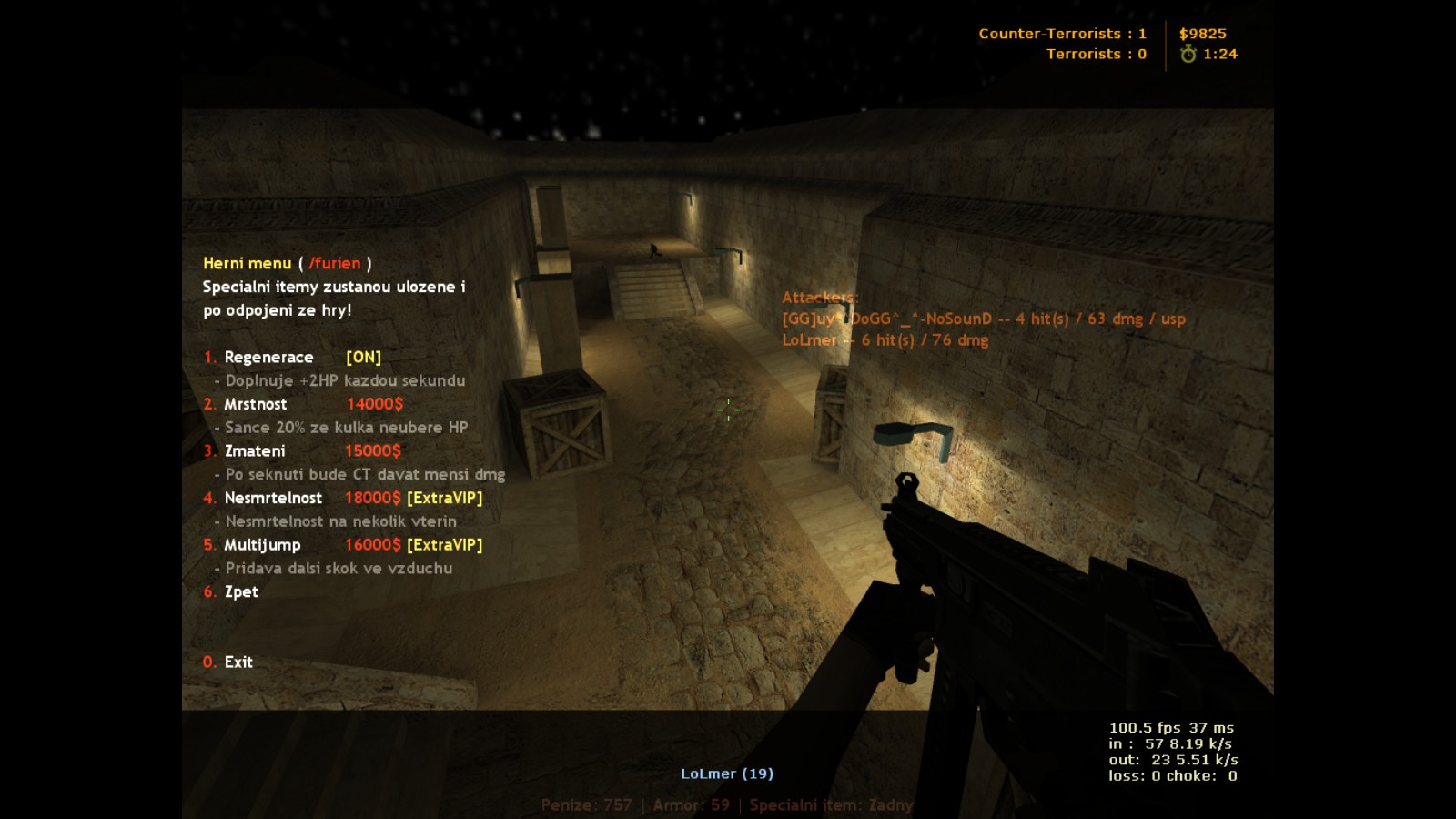
Task: Toggle the Regenerace item
Action: [268, 358]
